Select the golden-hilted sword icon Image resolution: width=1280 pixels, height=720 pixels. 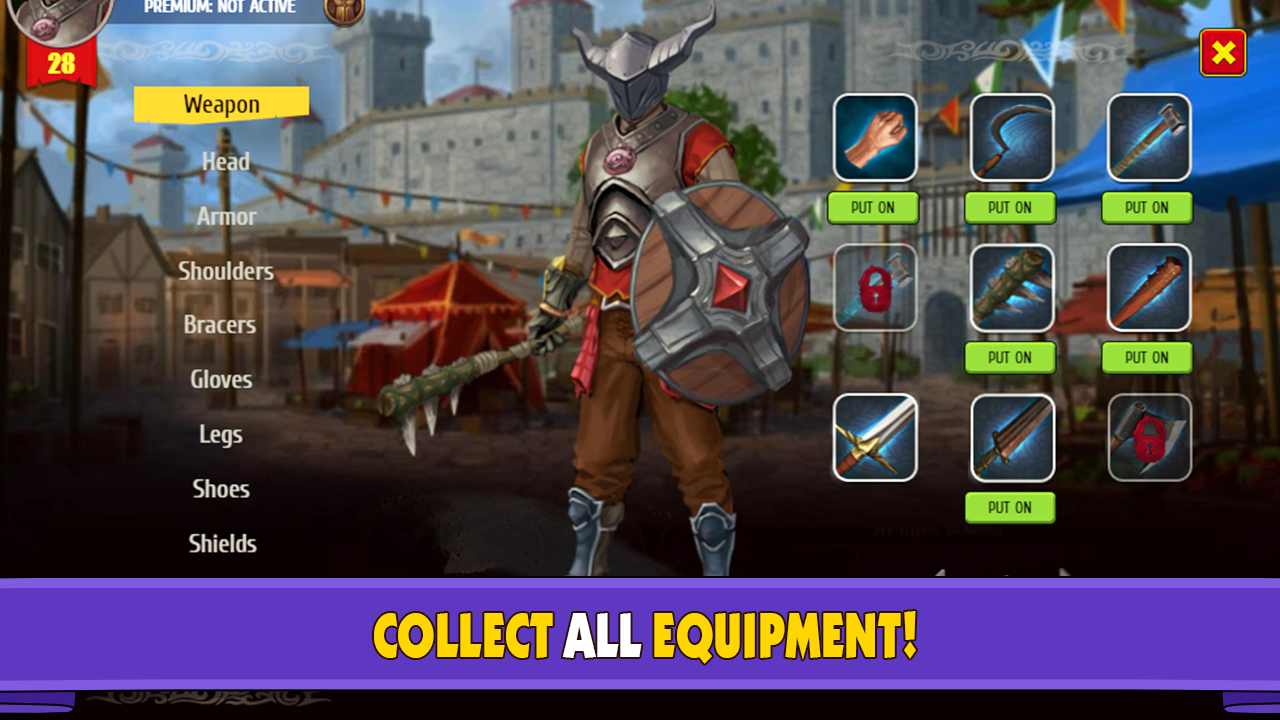click(874, 437)
